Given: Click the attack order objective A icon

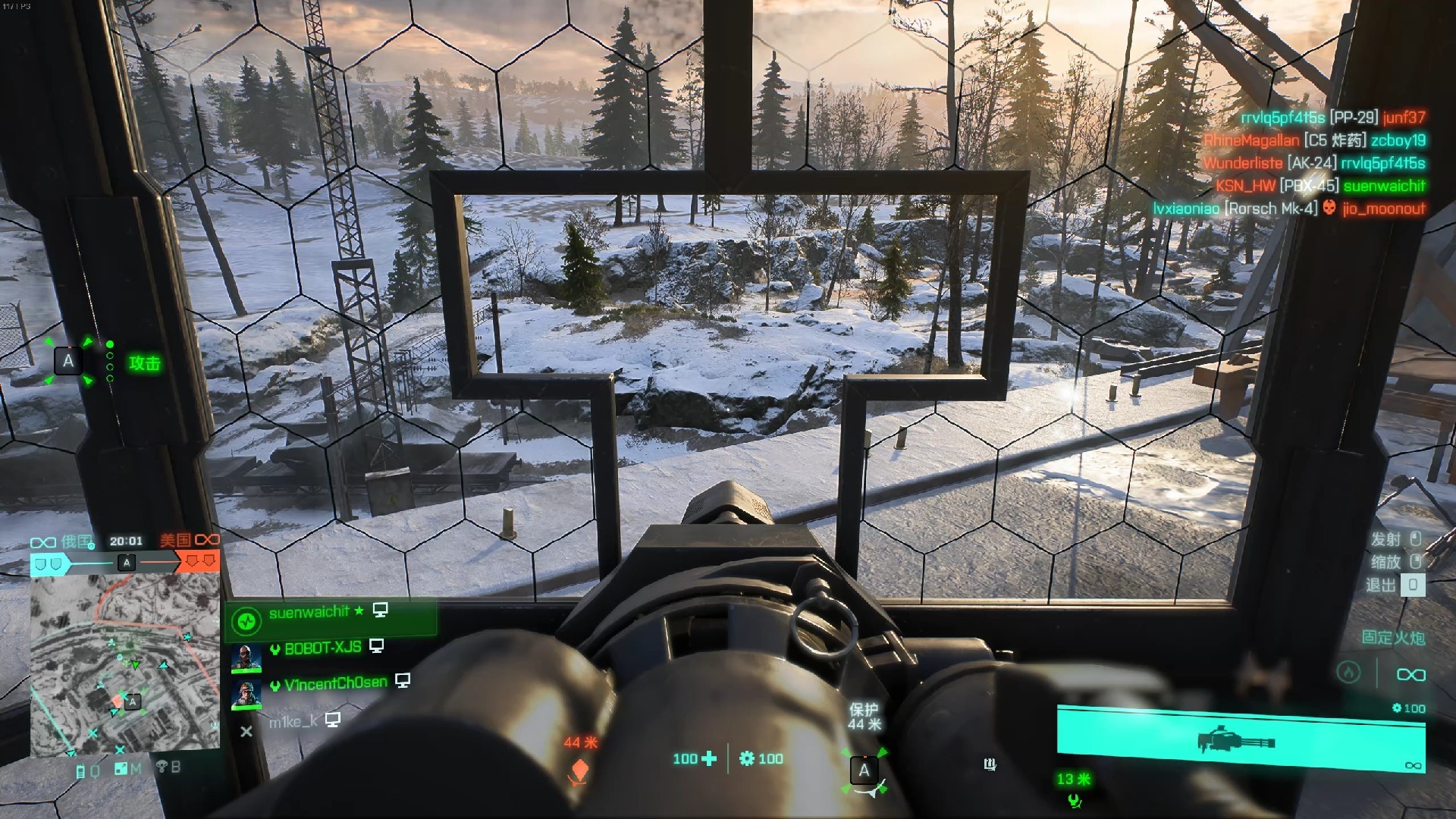Looking at the screenshot, I should click(68, 362).
